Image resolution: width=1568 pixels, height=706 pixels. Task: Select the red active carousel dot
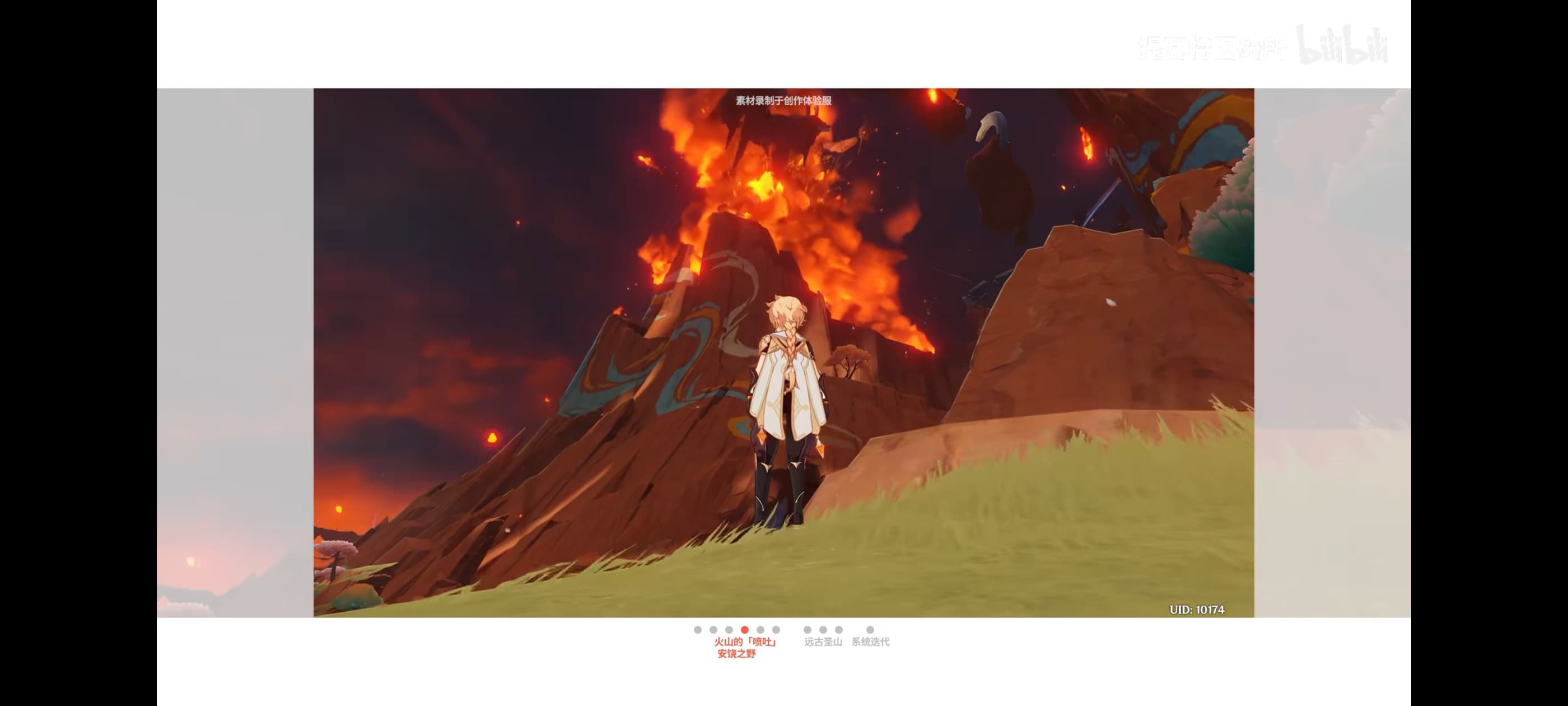pyautogui.click(x=744, y=630)
